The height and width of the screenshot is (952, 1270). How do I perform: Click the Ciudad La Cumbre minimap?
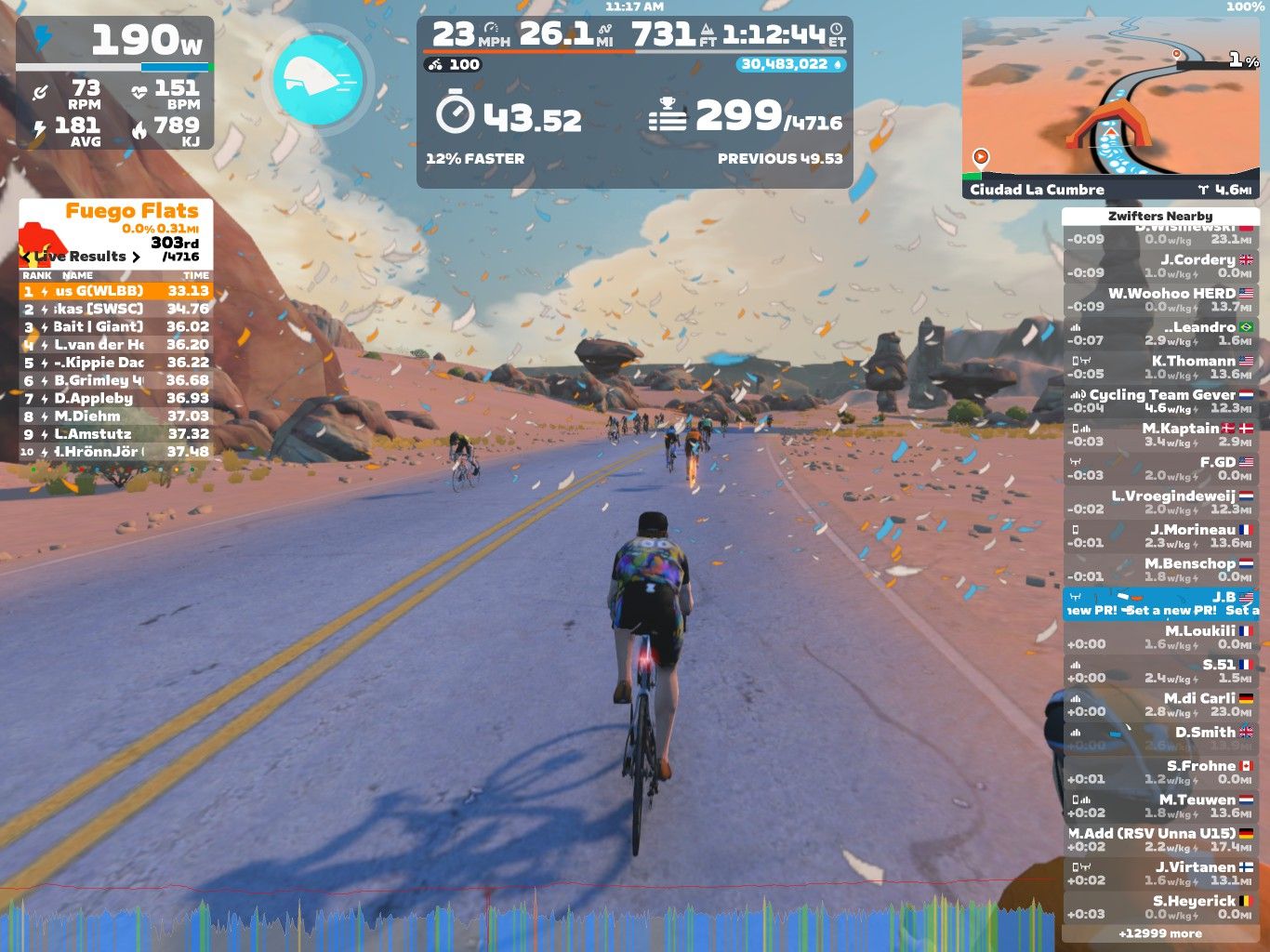coord(1110,109)
